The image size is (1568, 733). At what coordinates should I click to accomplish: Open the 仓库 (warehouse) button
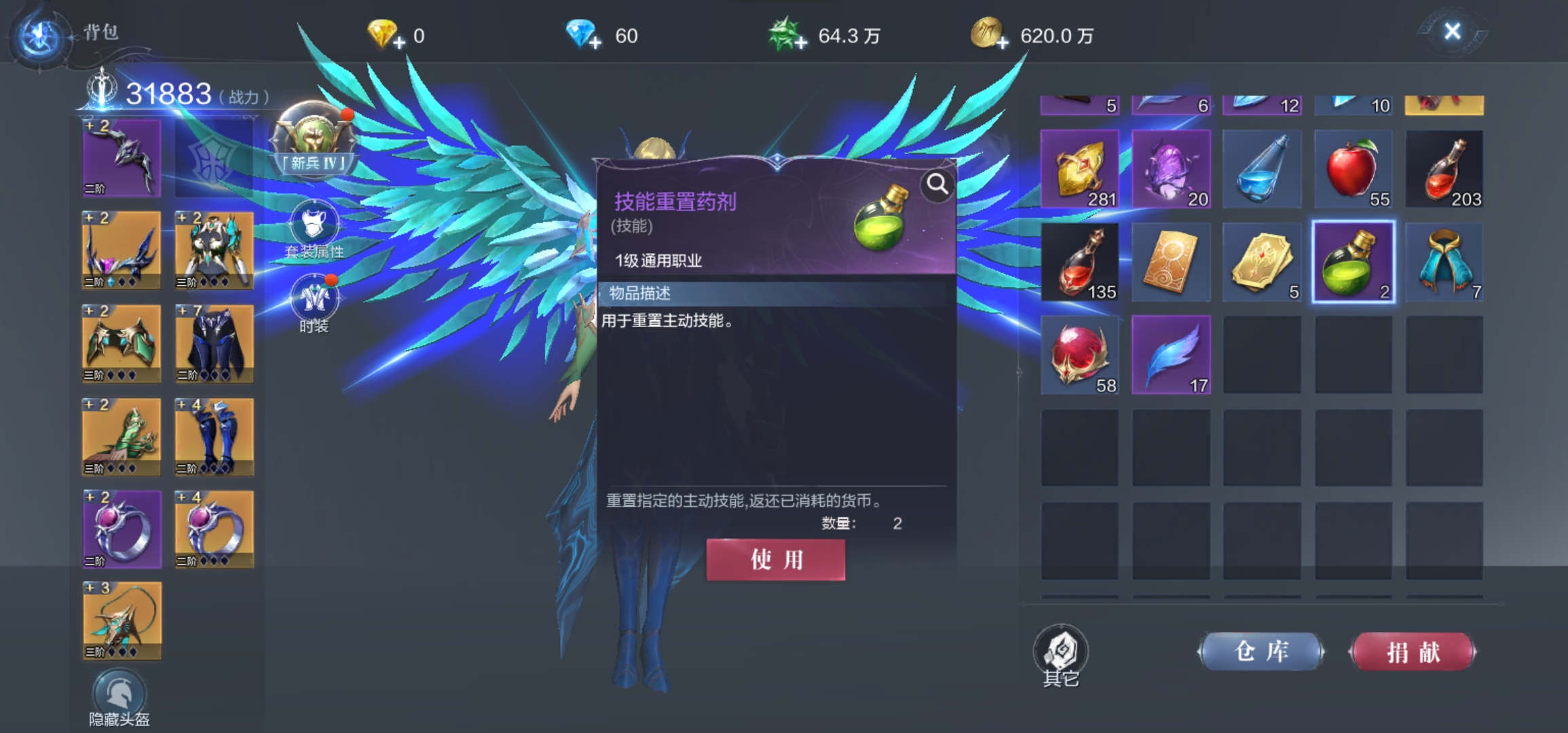(x=1261, y=651)
